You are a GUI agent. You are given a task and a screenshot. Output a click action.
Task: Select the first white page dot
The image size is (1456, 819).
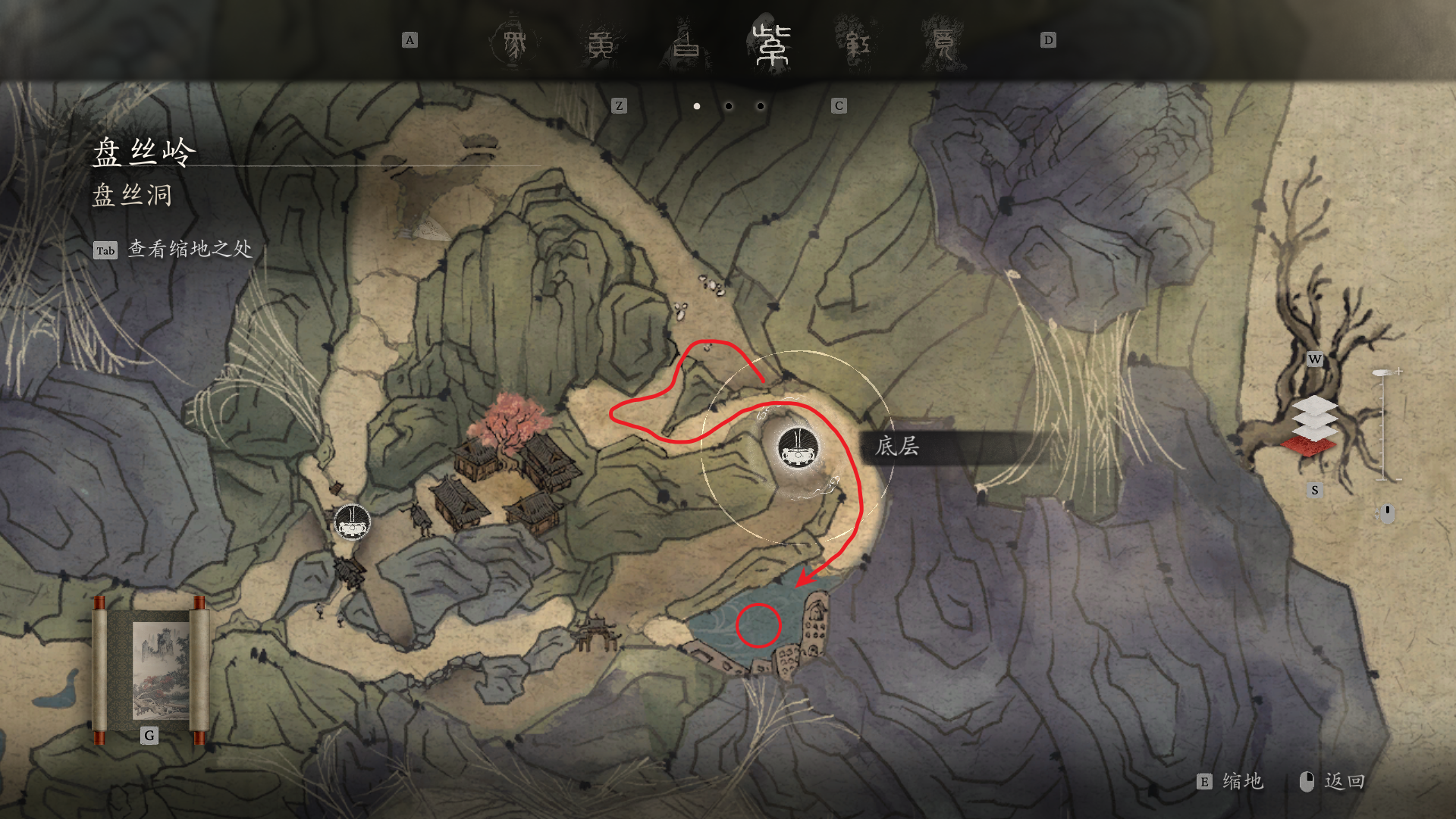[697, 106]
